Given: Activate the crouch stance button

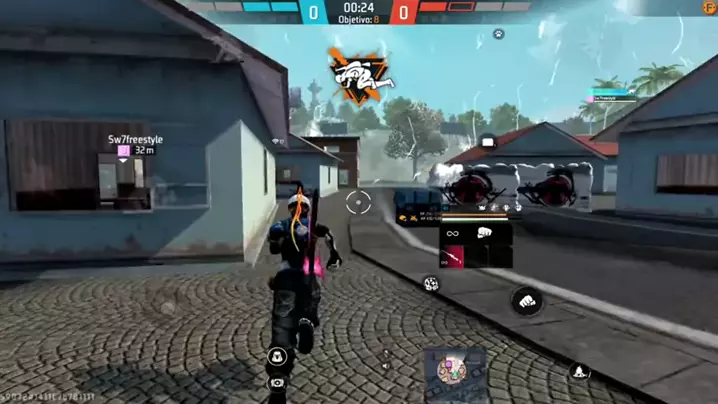Looking at the screenshot, I should click(579, 372).
